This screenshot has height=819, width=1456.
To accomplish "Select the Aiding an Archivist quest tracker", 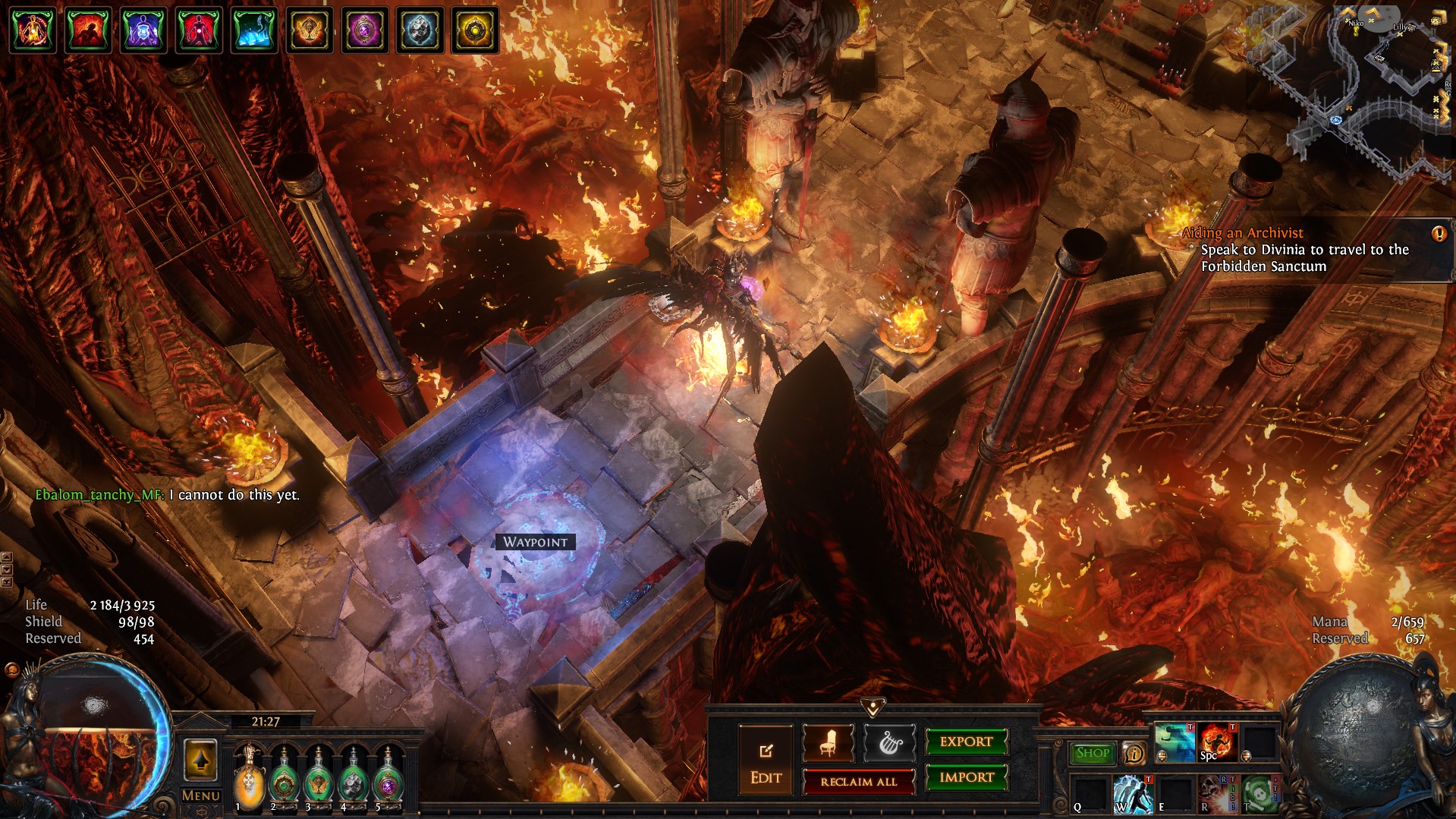I will 1304,250.
